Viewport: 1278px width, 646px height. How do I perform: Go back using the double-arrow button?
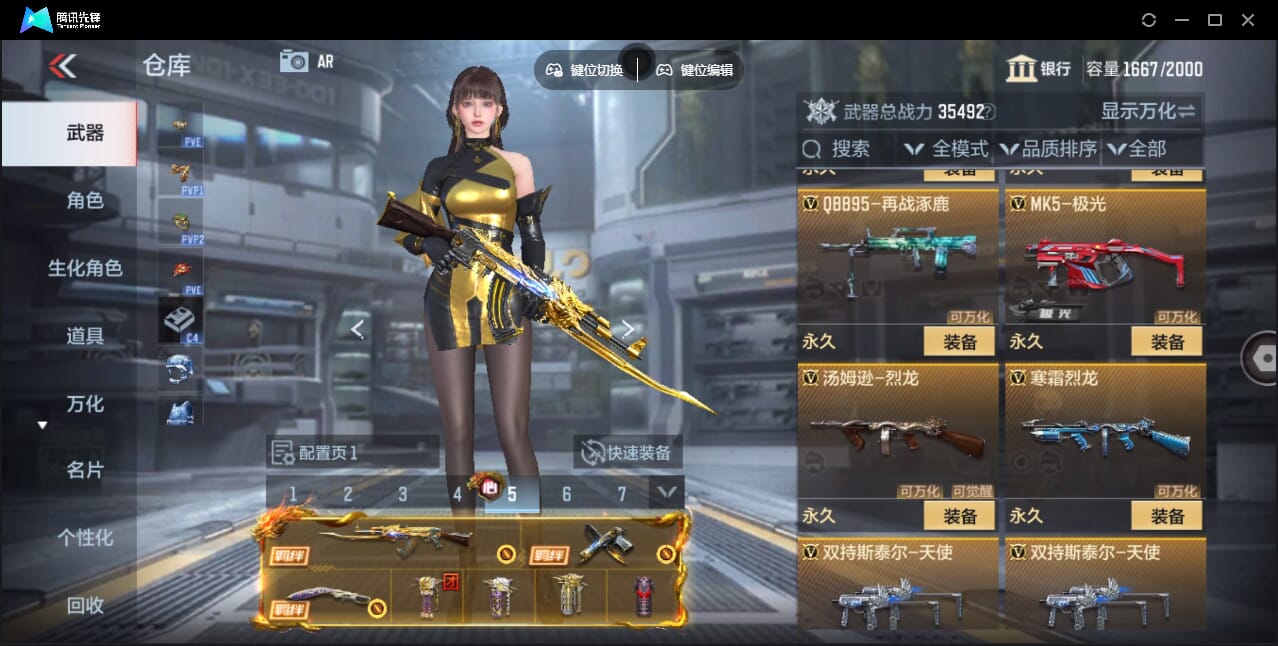[x=62, y=67]
